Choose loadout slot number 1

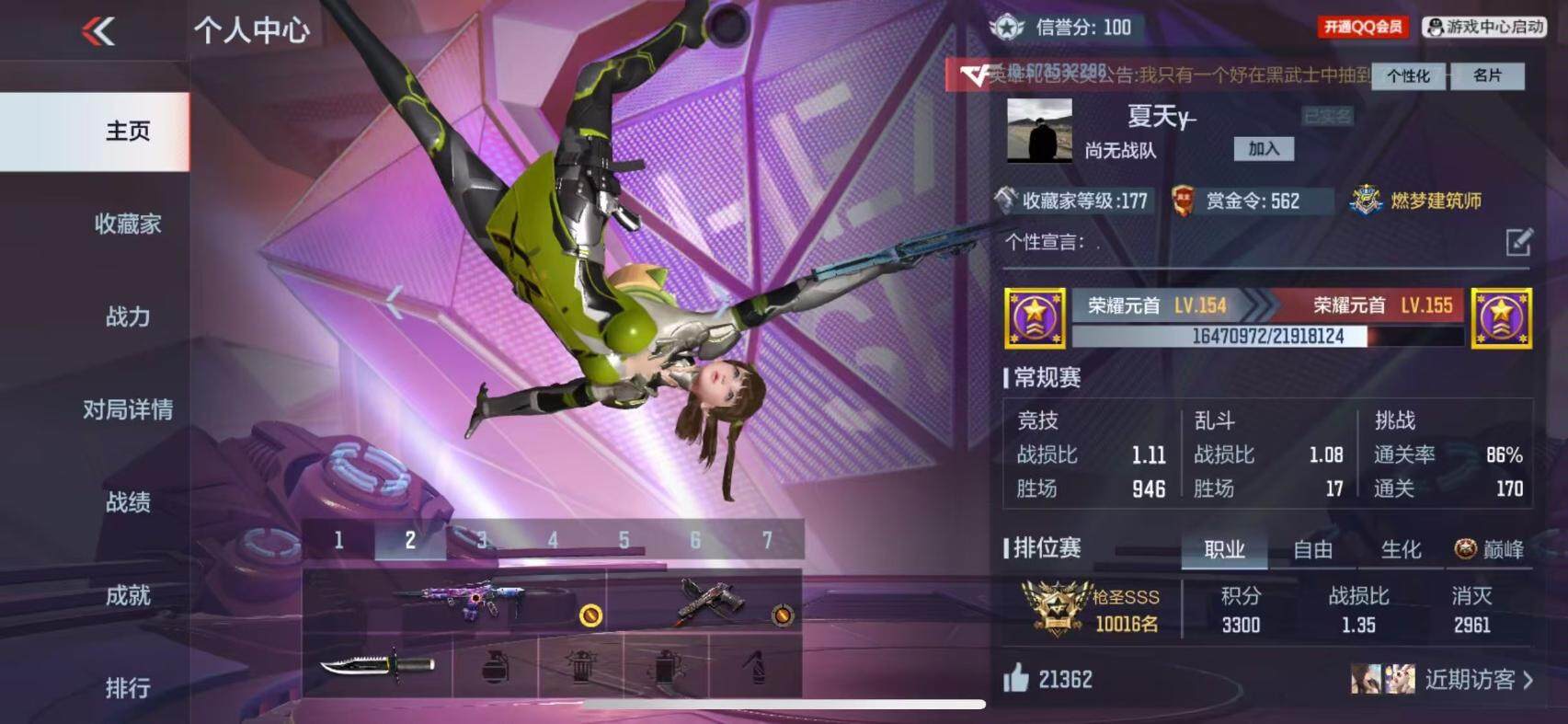[x=338, y=540]
